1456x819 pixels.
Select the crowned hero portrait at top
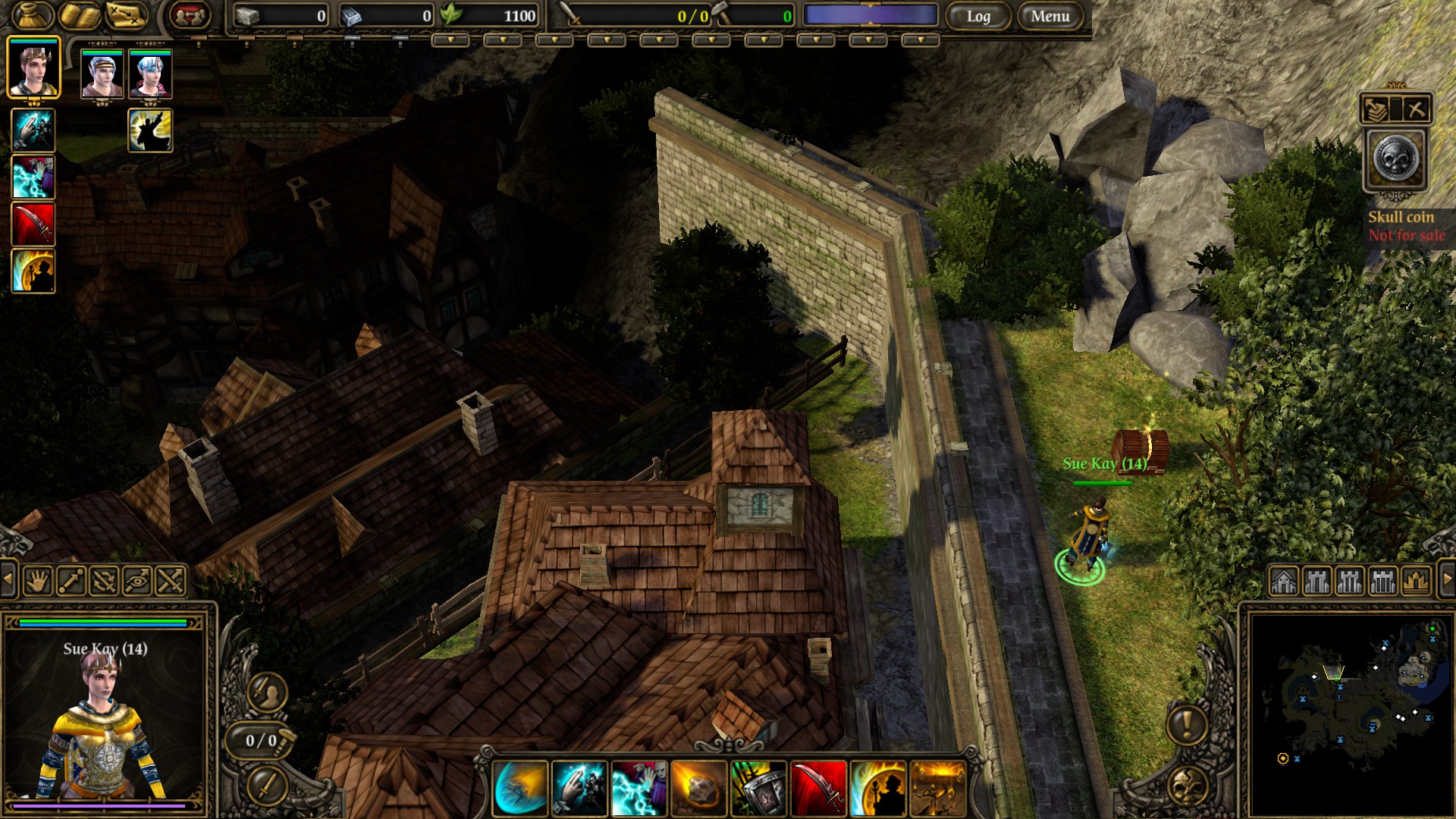[33, 67]
